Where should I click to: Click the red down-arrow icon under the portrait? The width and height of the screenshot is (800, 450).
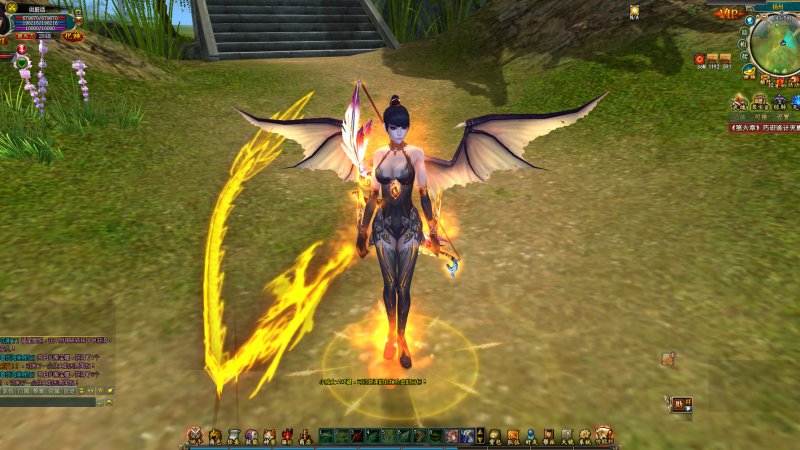click(x=20, y=49)
